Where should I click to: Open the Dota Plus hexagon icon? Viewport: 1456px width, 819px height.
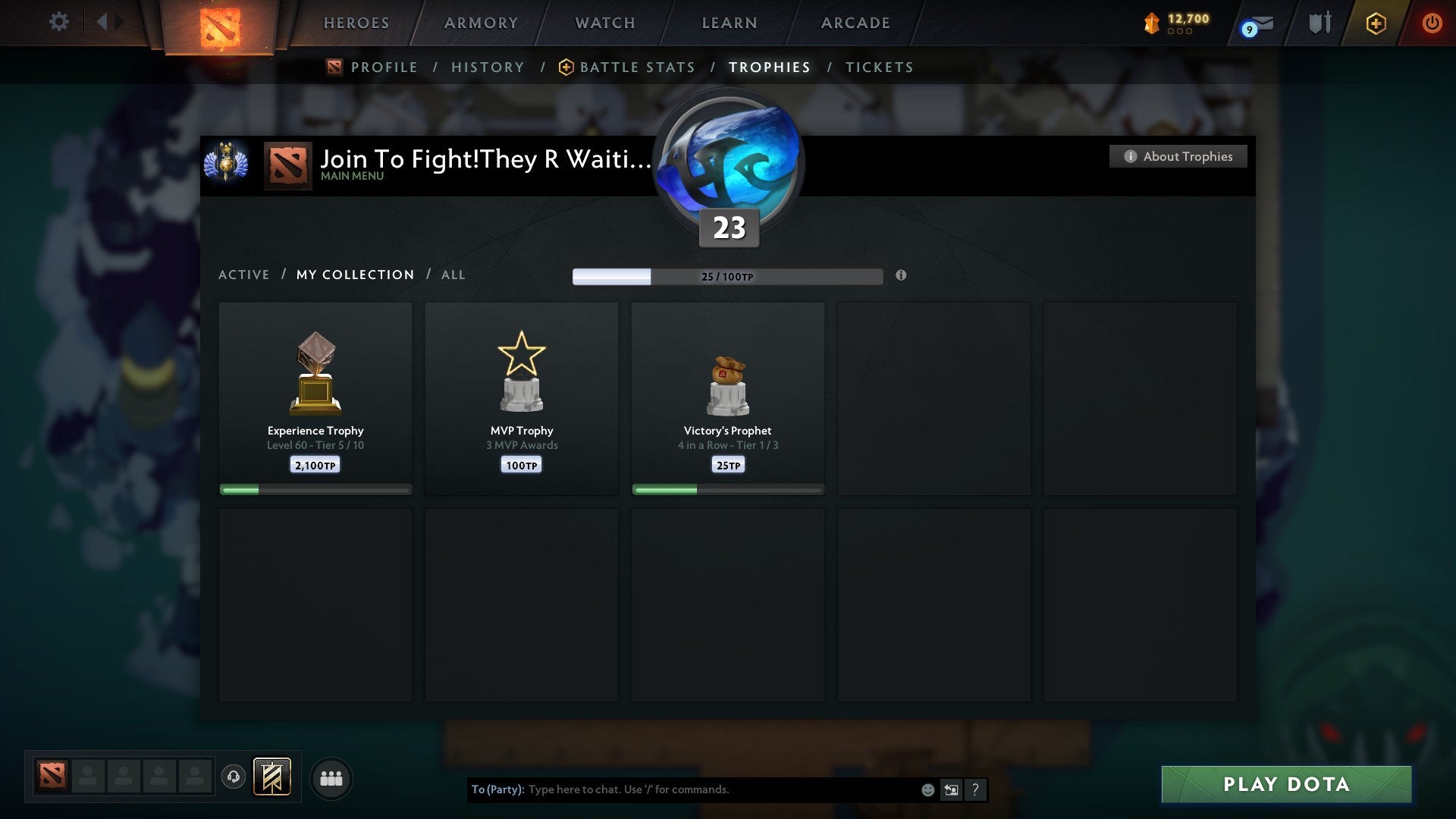pos(1376,23)
